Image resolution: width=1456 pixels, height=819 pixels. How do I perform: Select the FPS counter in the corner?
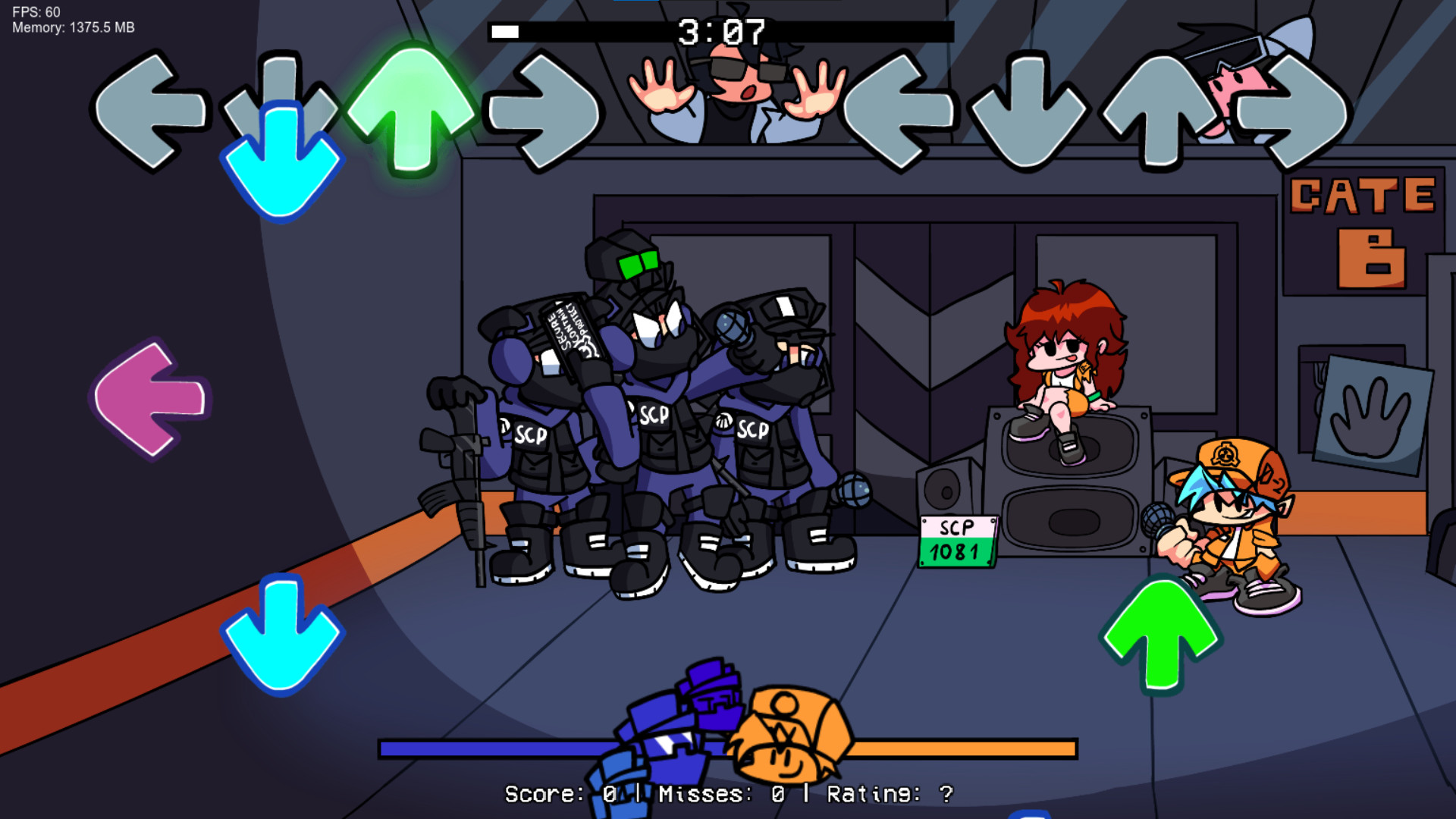[34, 12]
